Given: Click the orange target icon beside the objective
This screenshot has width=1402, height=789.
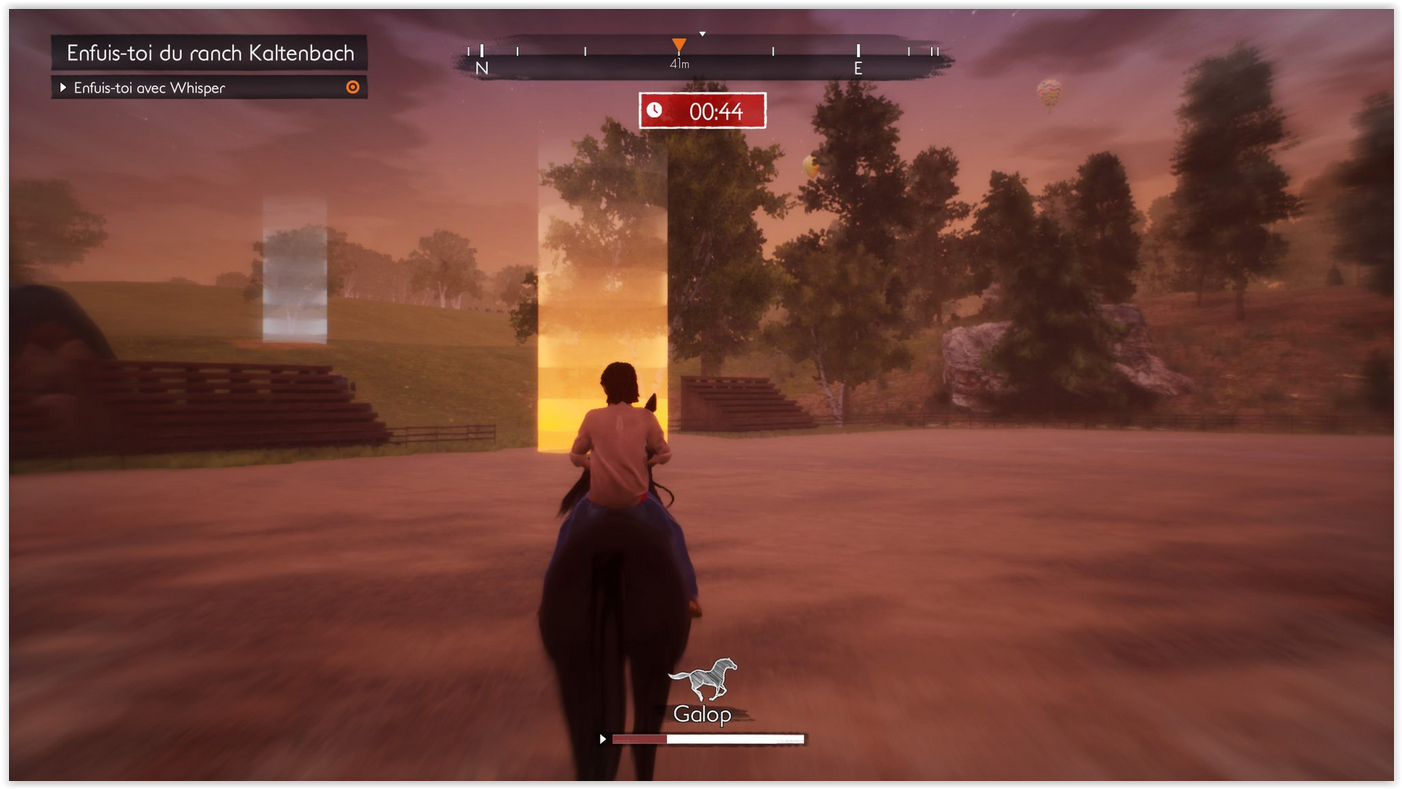Looking at the screenshot, I should [352, 88].
